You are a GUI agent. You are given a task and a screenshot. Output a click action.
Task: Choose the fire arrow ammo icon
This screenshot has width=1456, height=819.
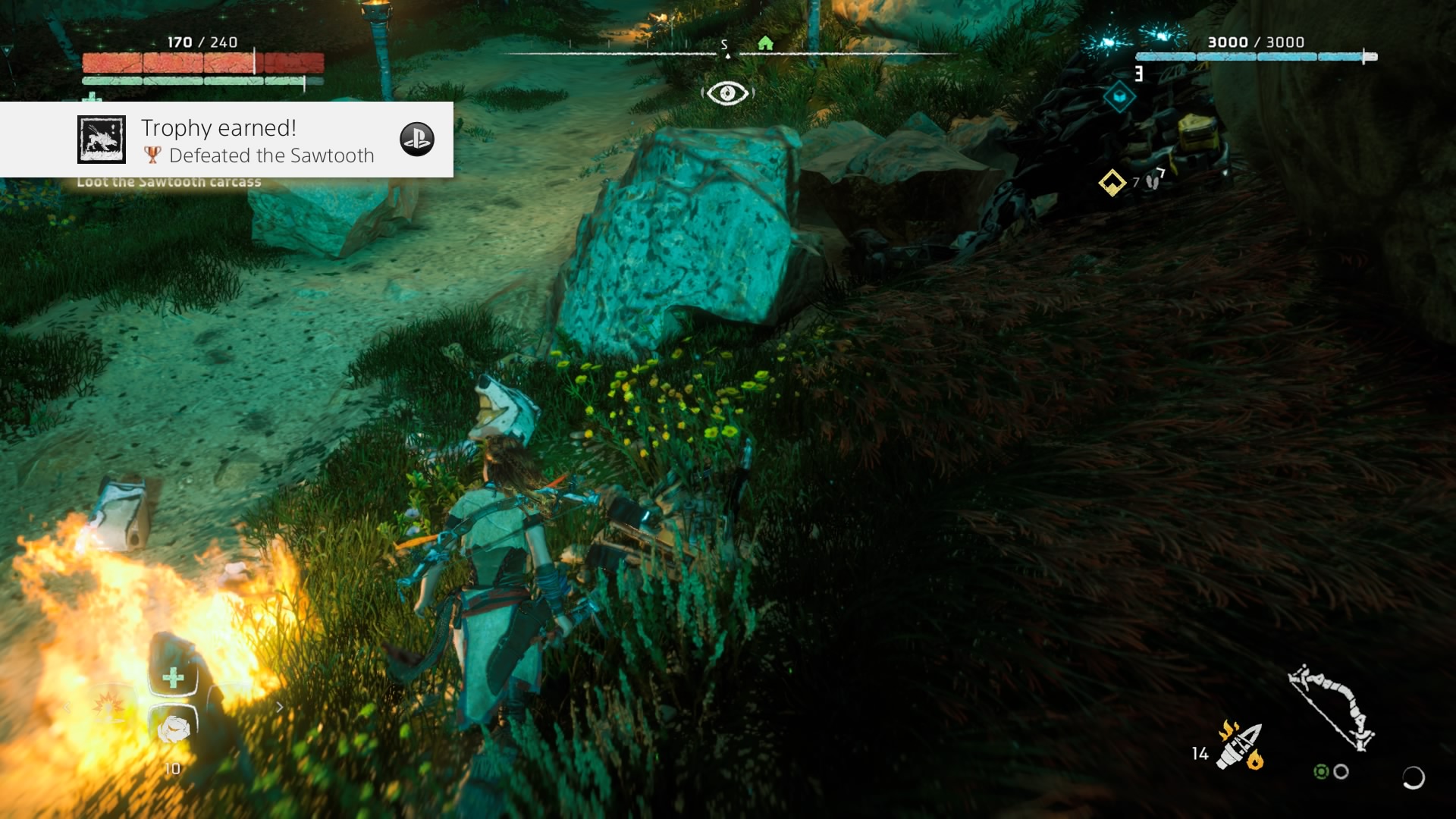click(x=1241, y=746)
